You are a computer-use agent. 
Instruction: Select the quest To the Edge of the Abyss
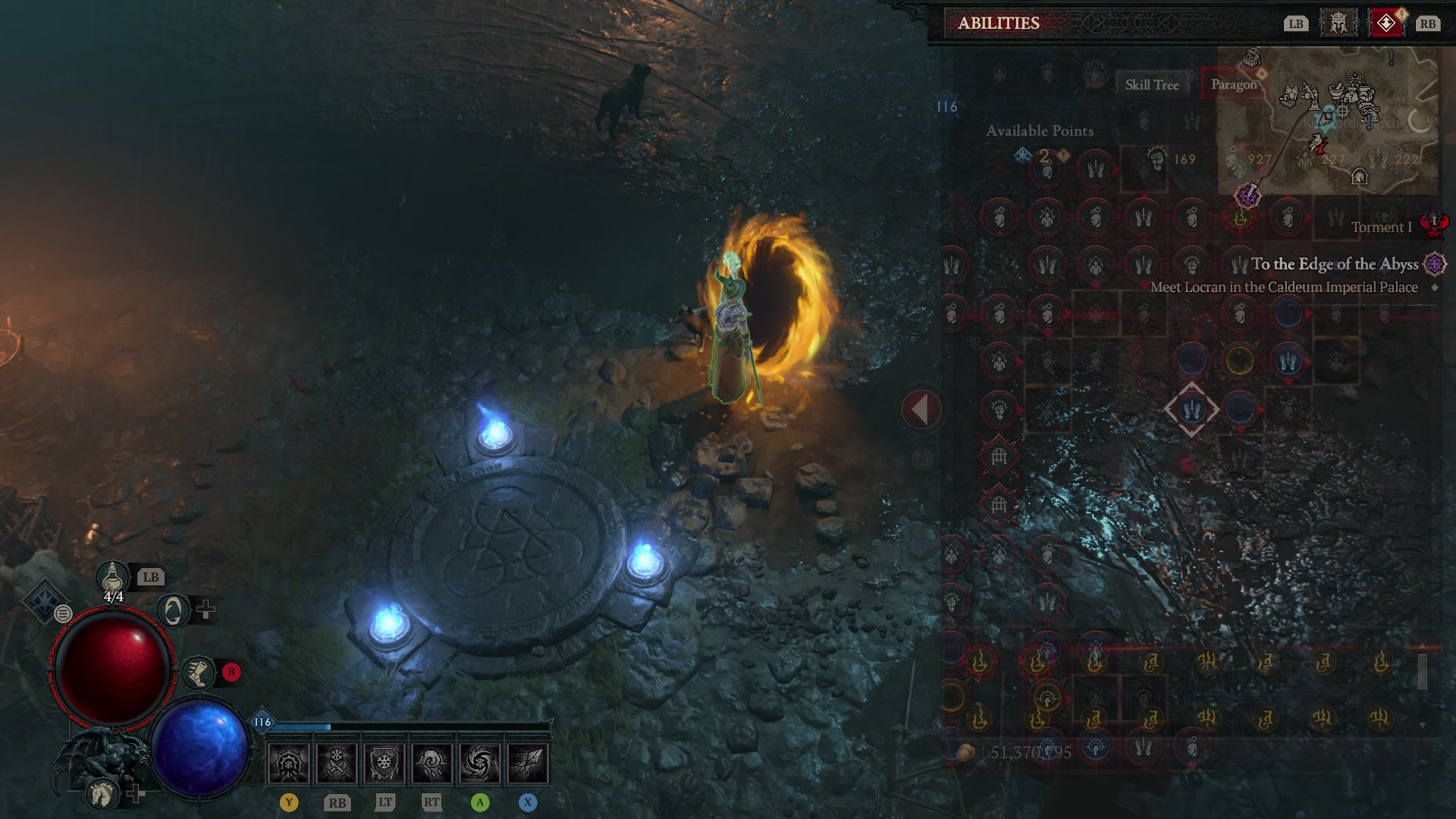point(1335,265)
